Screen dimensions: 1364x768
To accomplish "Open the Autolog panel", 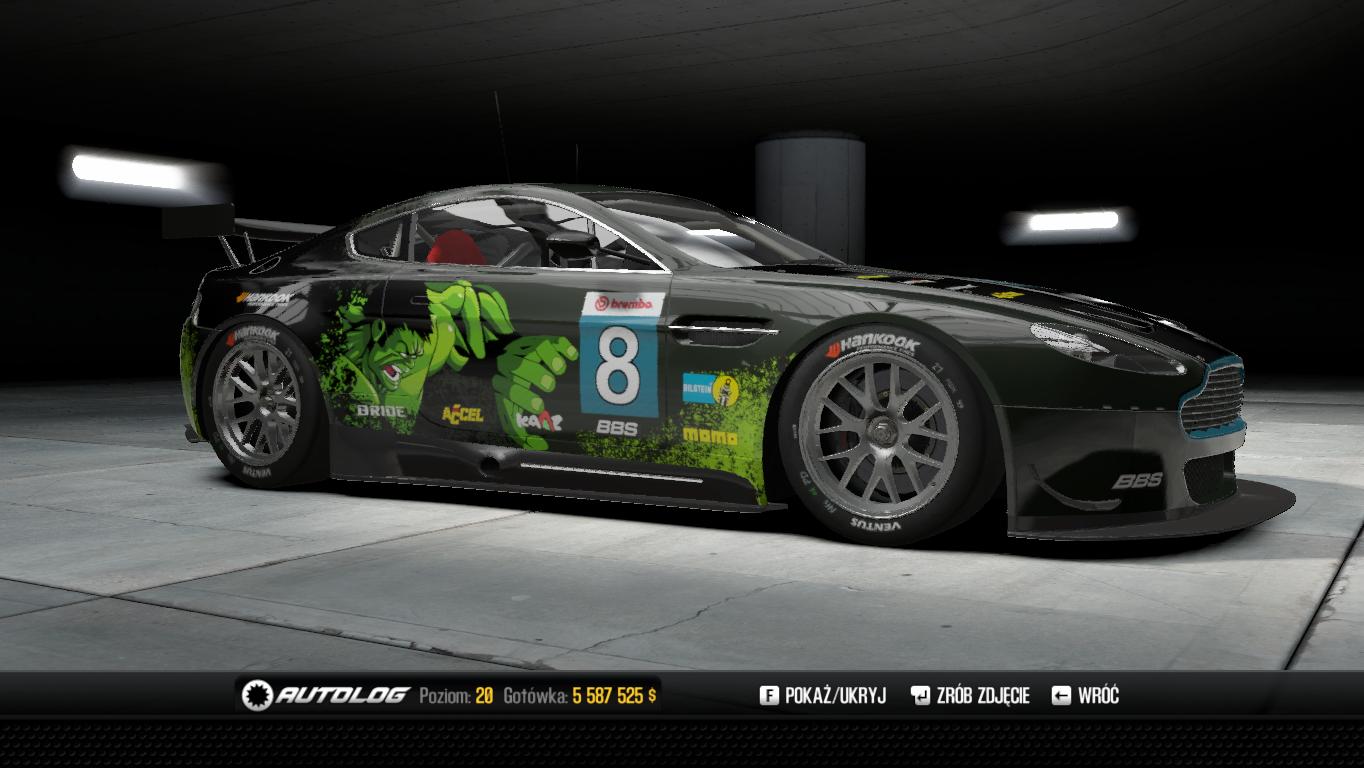I will tap(327, 695).
